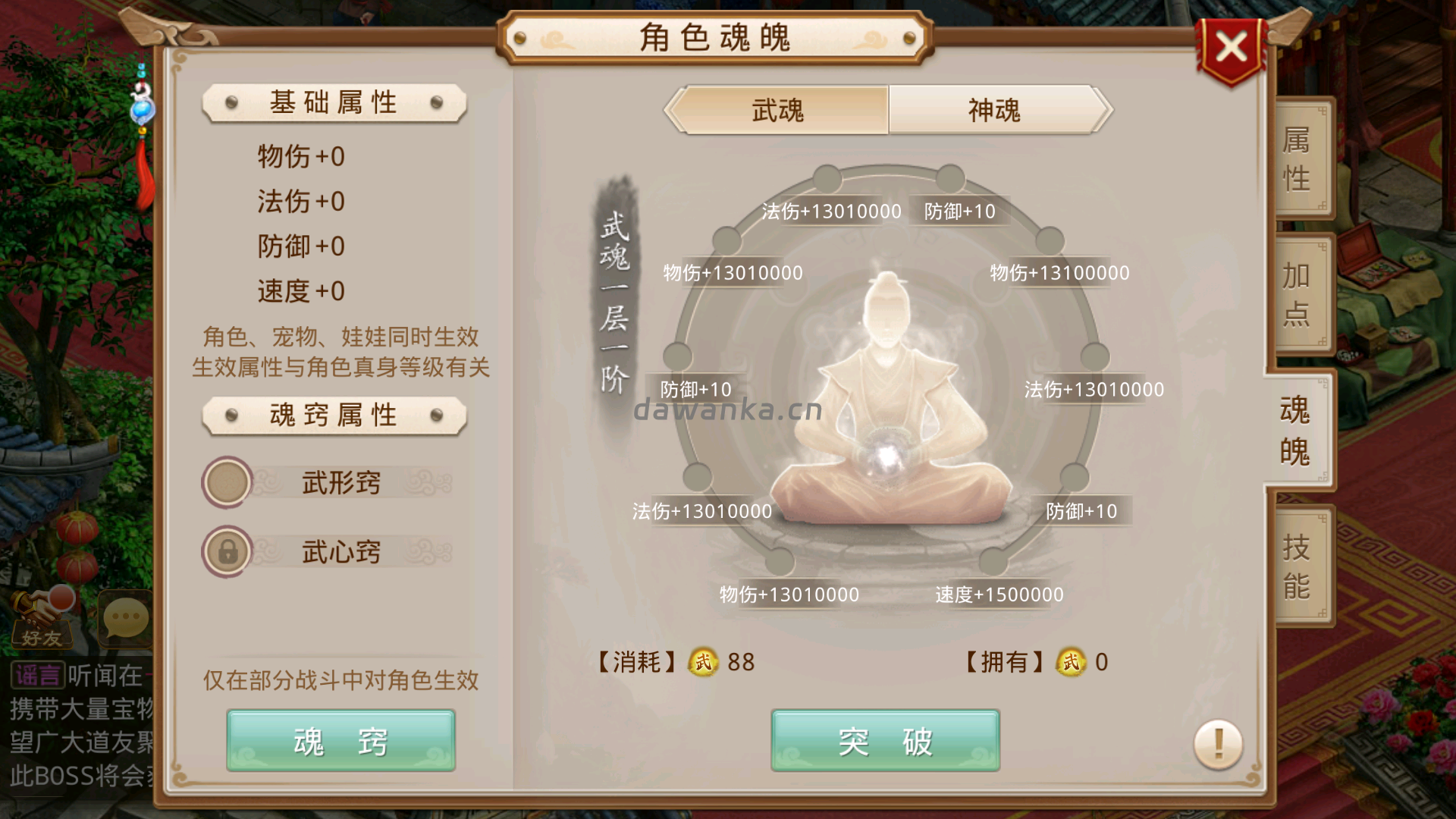Screen dimensions: 1456x819
Task: Click the locked 武心窍 aperture
Action: point(225,551)
